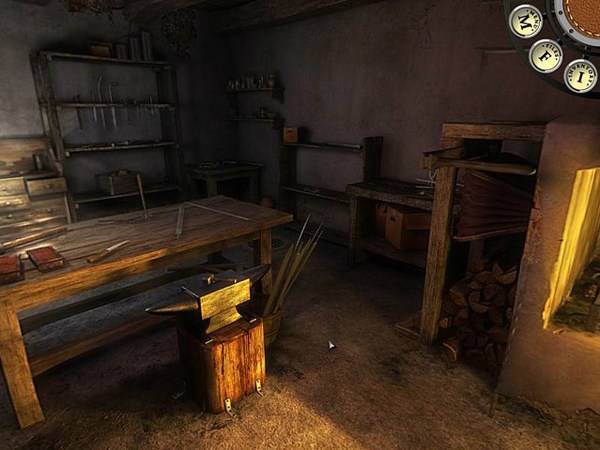This screenshot has width=600, height=450.
Task: Open Files with the F button
Action: 546,55
